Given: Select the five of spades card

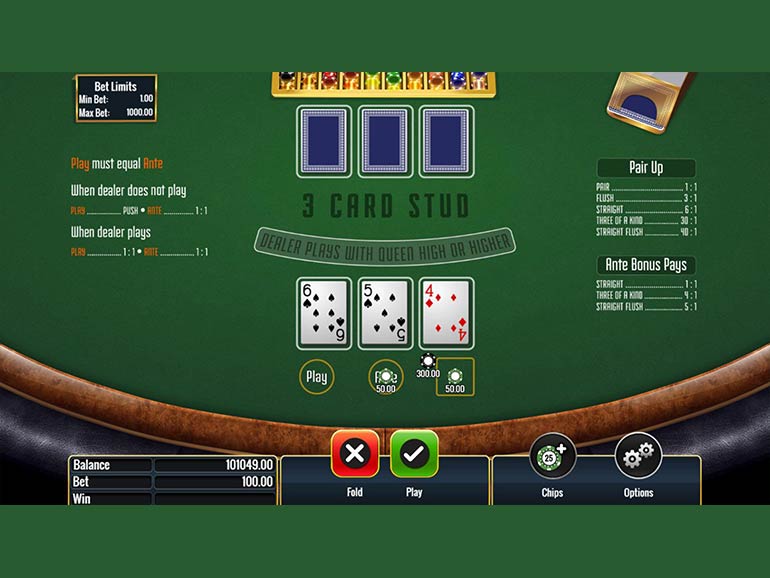Looking at the screenshot, I should [385, 314].
